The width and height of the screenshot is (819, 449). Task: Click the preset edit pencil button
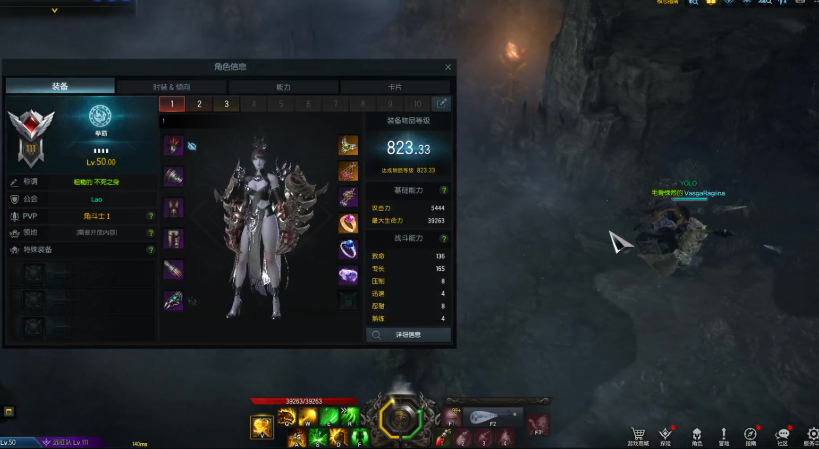(441, 104)
